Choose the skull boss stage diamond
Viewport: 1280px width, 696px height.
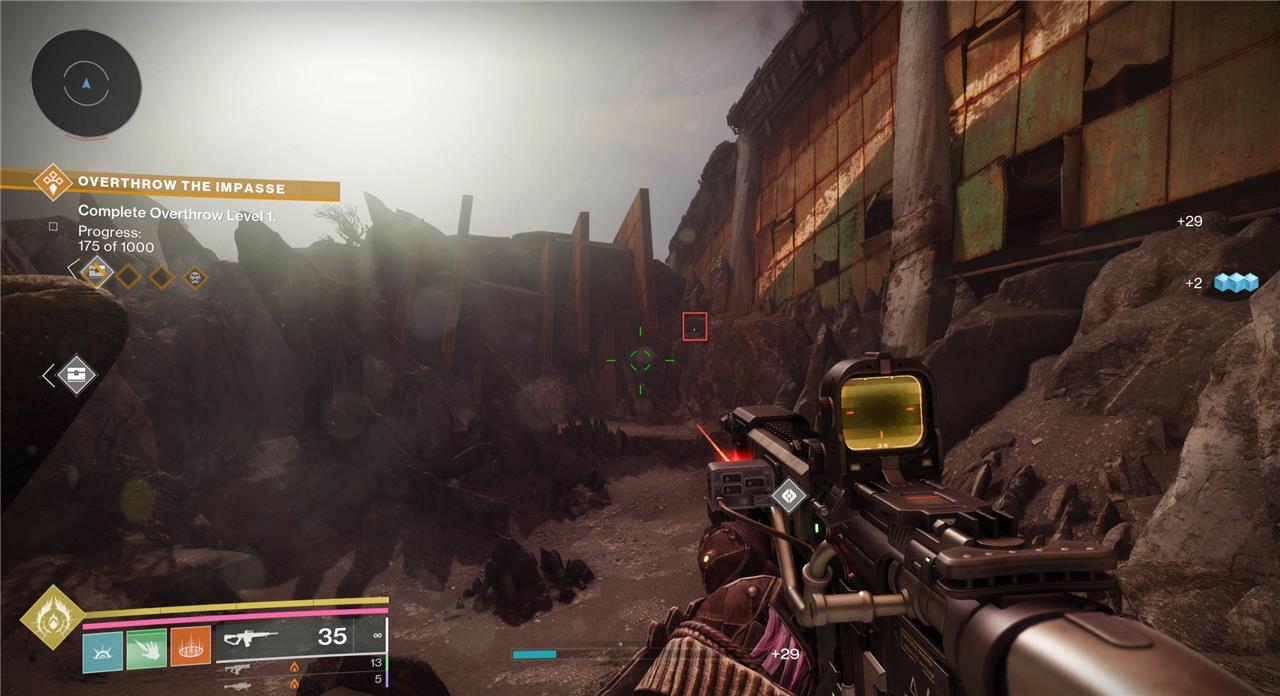195,276
